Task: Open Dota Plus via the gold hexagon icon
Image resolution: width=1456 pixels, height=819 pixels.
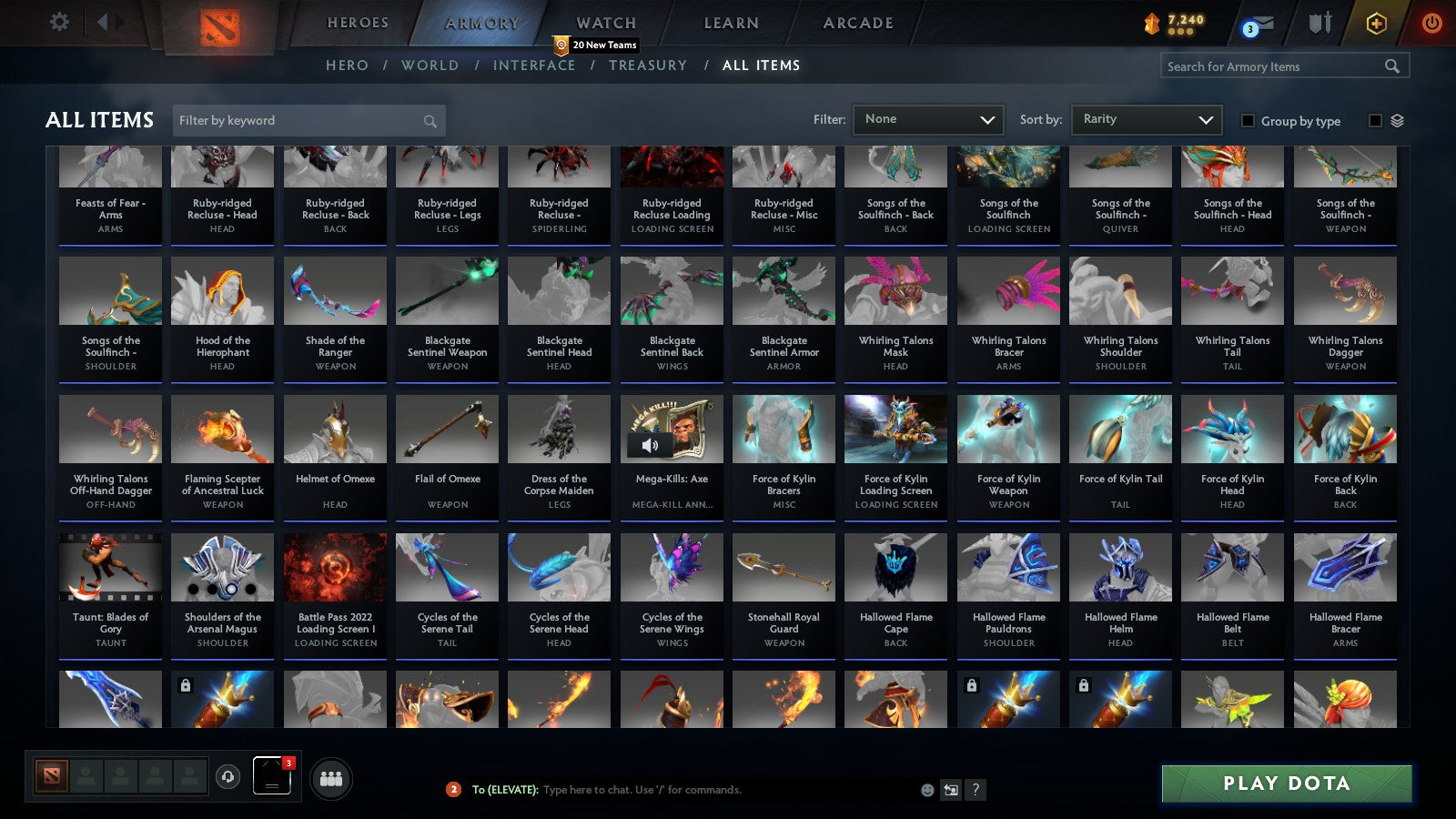Action: pos(1376,21)
